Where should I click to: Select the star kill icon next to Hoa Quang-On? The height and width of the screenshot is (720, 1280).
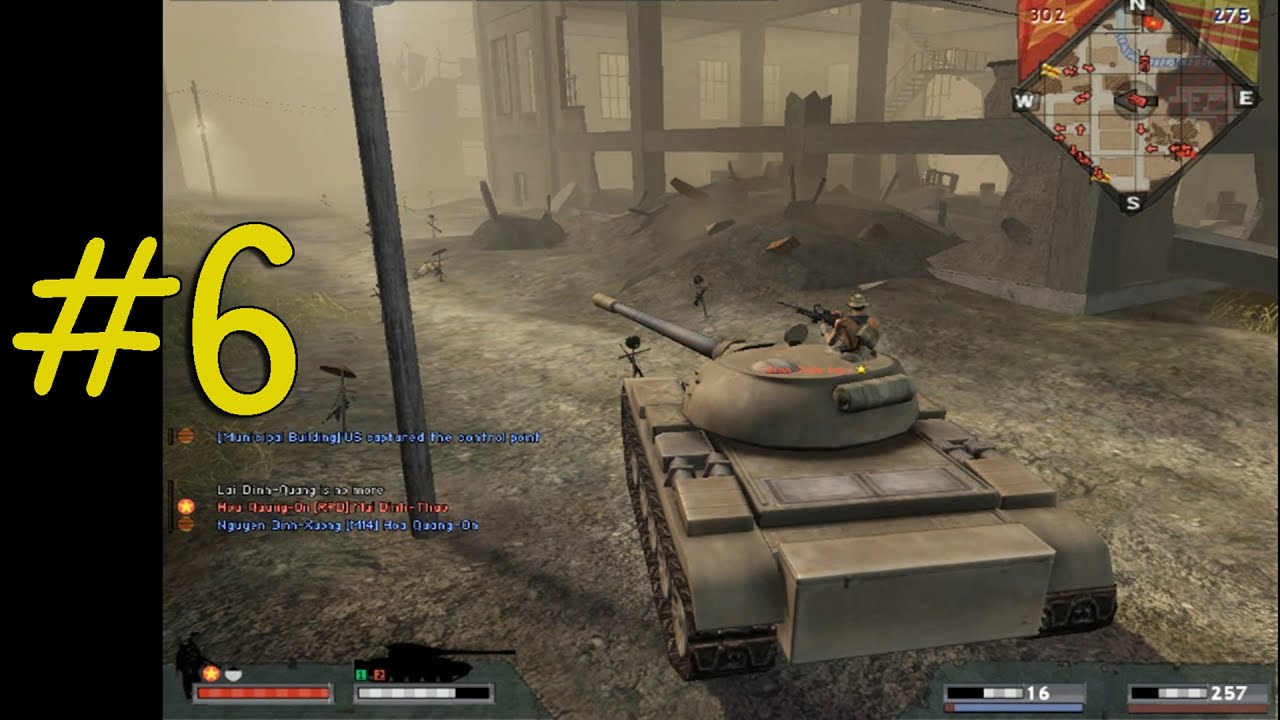pyautogui.click(x=186, y=507)
